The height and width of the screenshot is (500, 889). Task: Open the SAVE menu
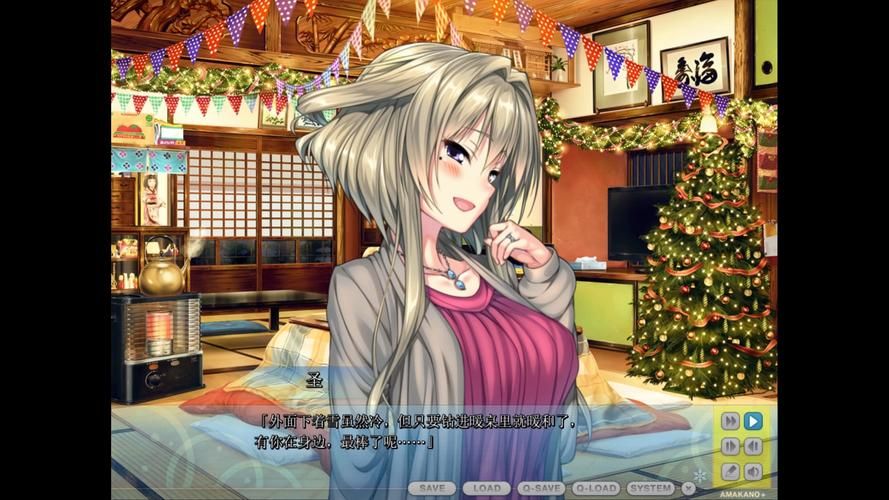[432, 488]
